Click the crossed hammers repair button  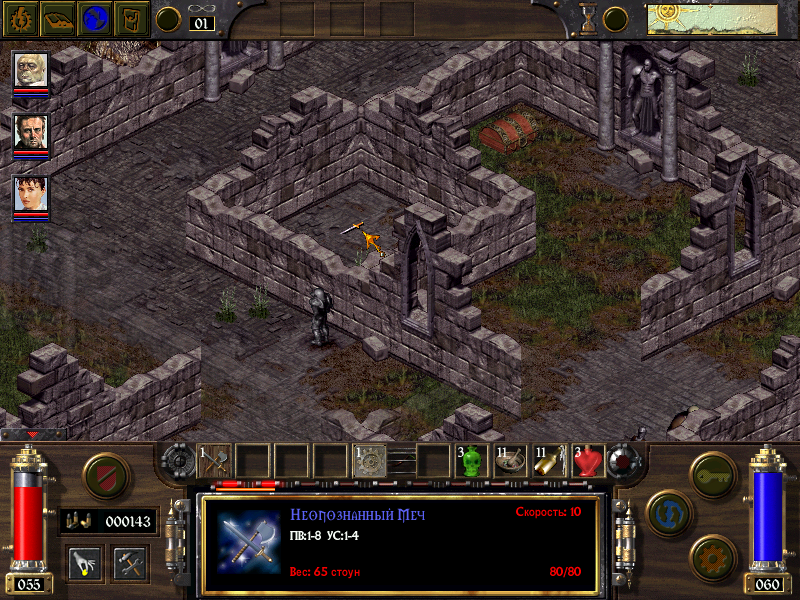tap(130, 562)
